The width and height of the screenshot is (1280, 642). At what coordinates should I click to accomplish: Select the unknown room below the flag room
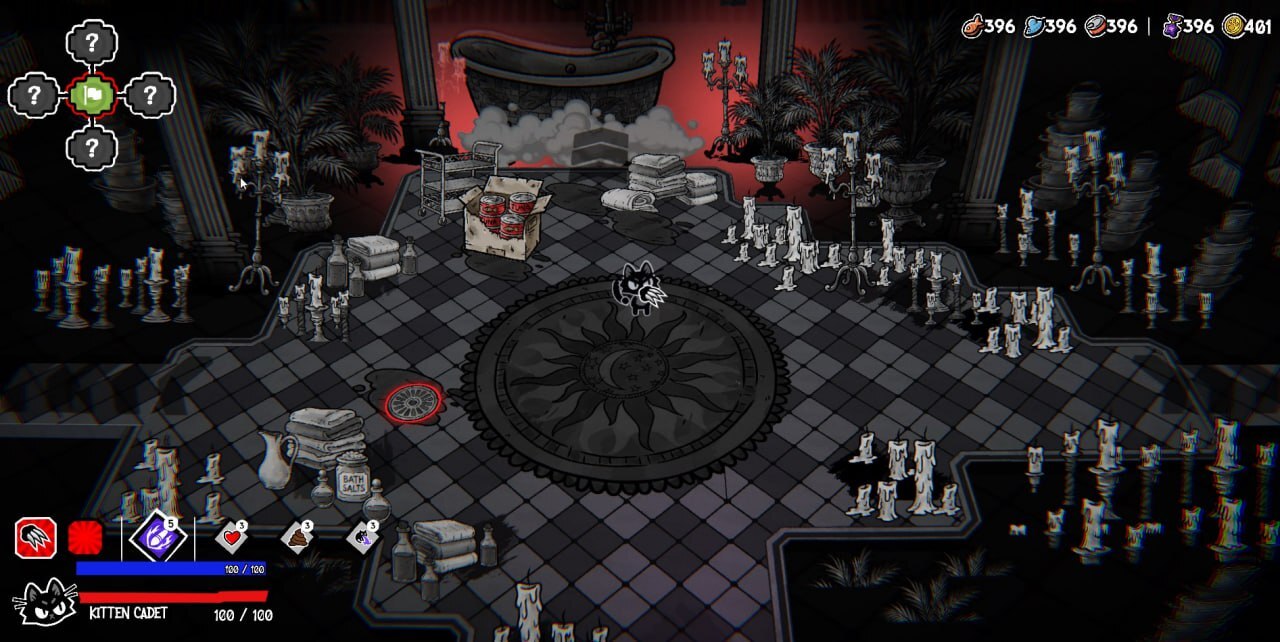pyautogui.click(x=92, y=149)
